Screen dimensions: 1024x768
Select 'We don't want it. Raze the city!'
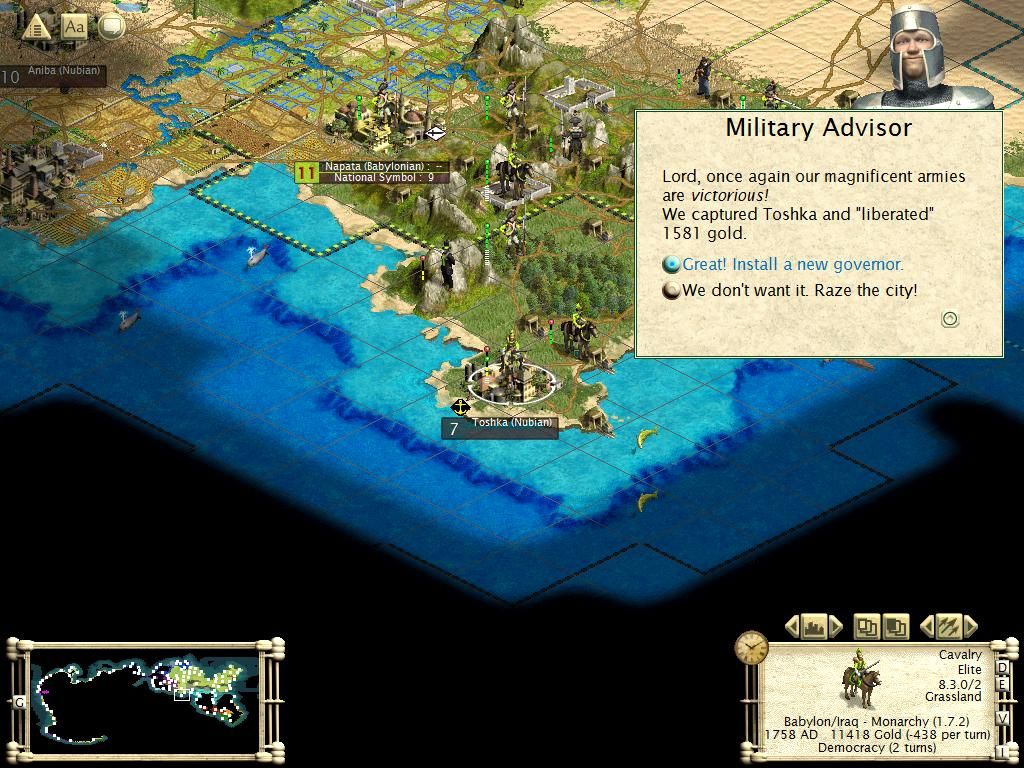799,291
